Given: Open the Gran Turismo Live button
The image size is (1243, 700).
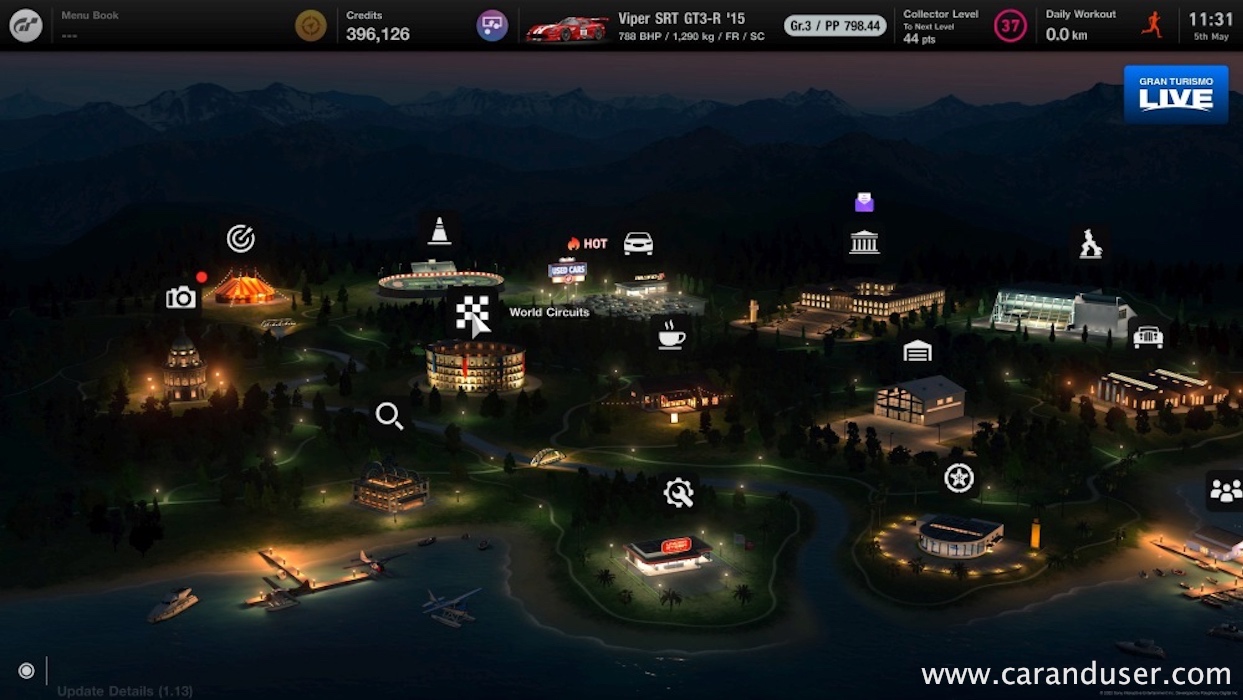Looking at the screenshot, I should point(1176,95).
